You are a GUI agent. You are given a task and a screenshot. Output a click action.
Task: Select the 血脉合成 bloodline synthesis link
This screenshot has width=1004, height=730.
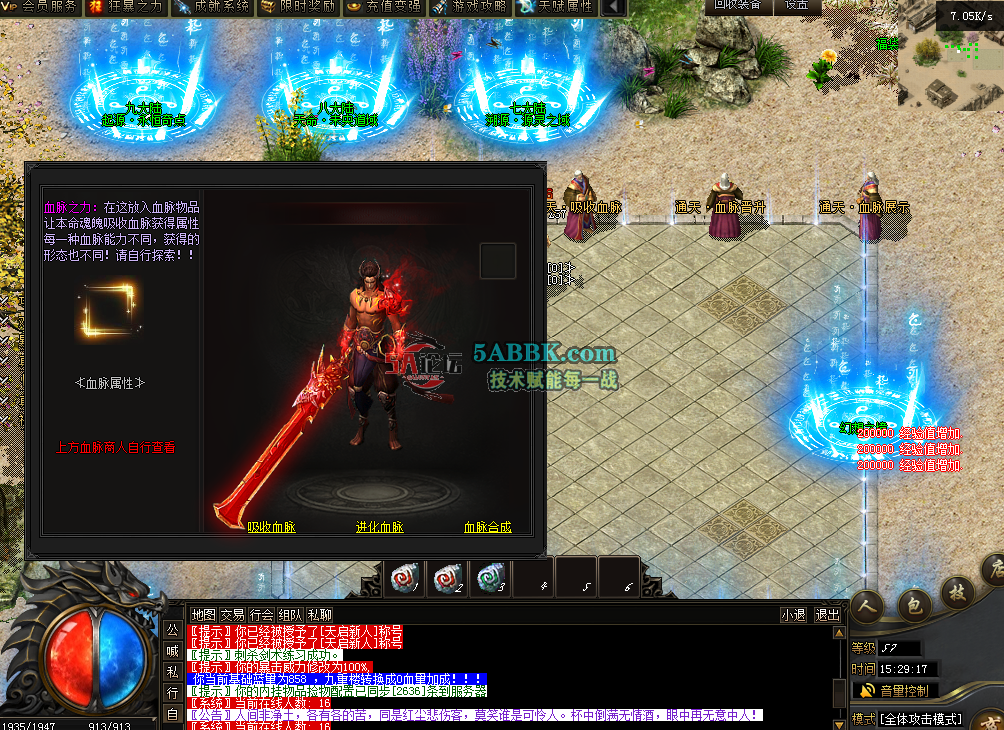(487, 527)
